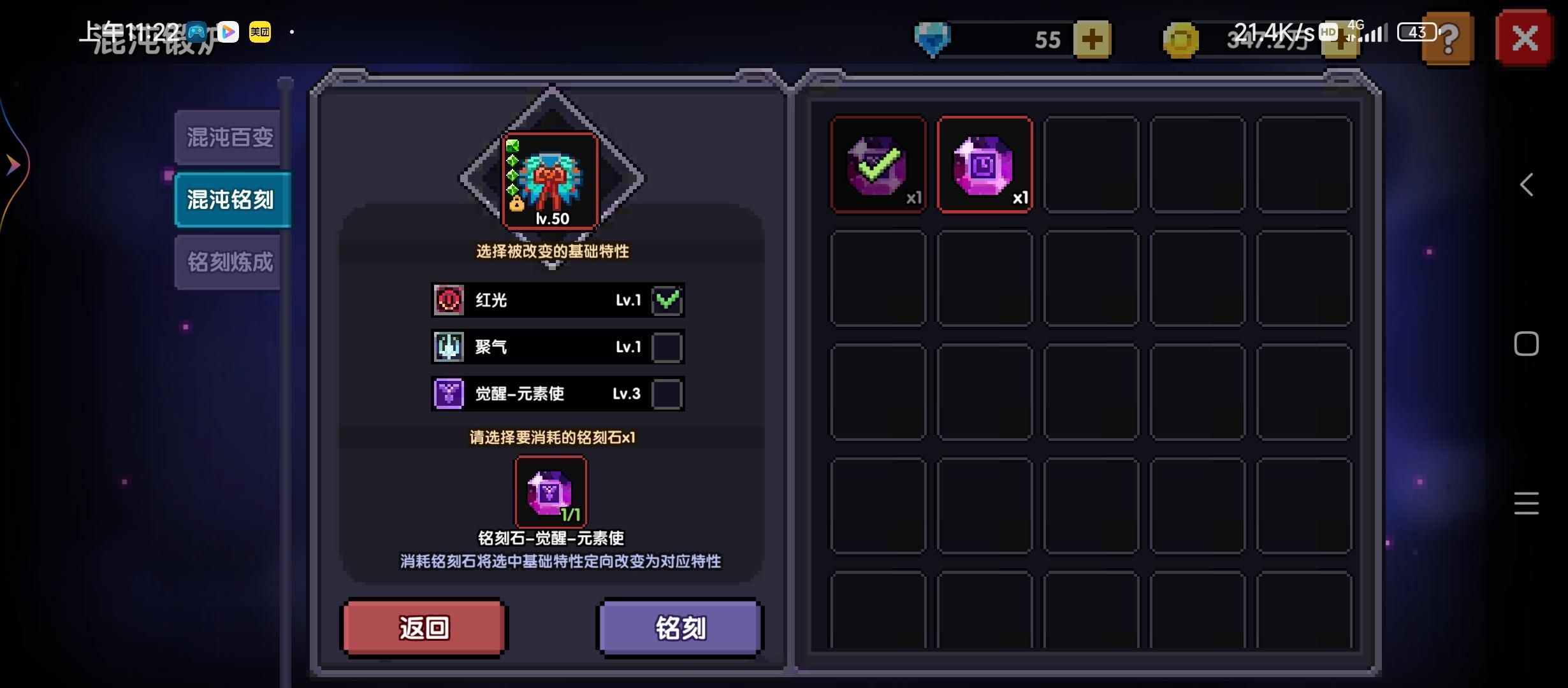Image resolution: width=1568 pixels, height=688 pixels.
Task: Click the Lv.50 character portrait
Action: pos(551,183)
